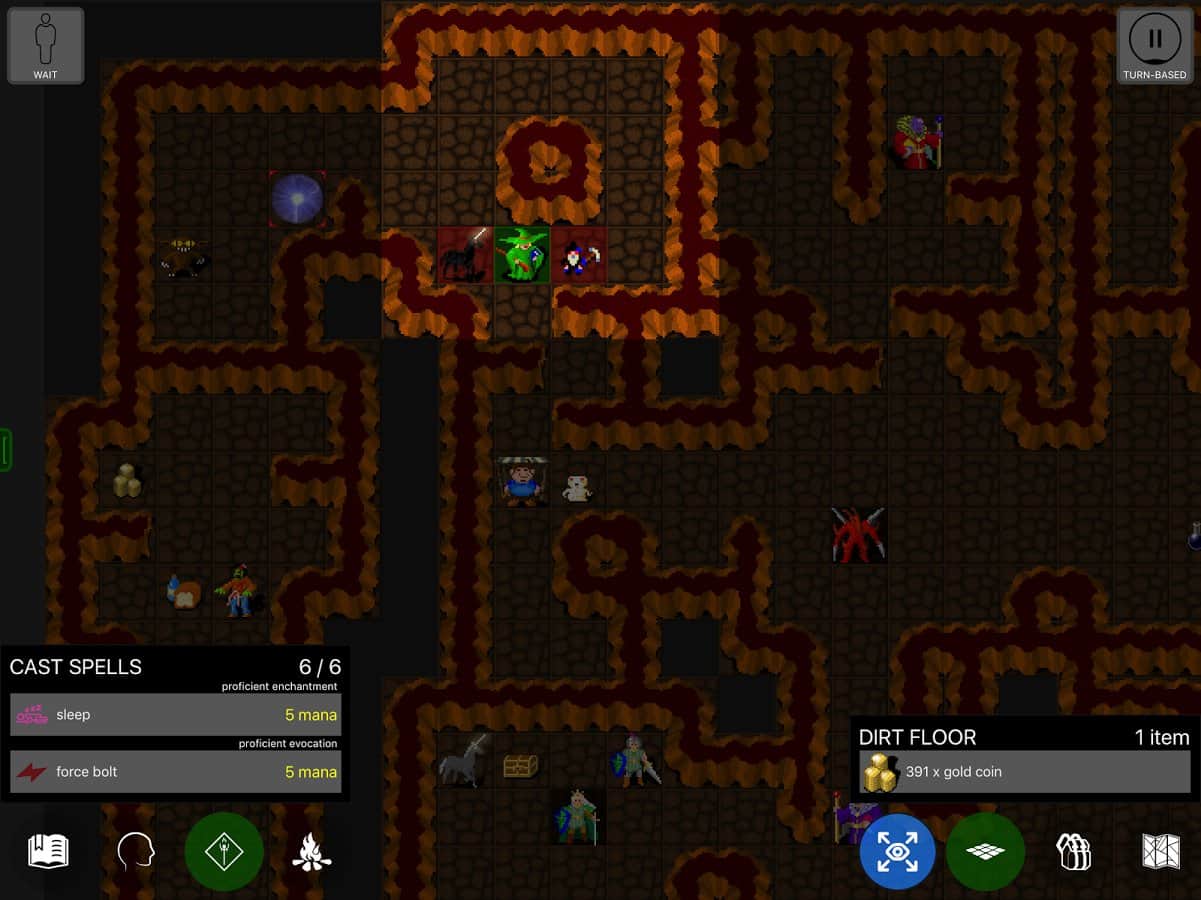1201x900 pixels.
Task: Select the green floor tile button
Action: click(985, 852)
